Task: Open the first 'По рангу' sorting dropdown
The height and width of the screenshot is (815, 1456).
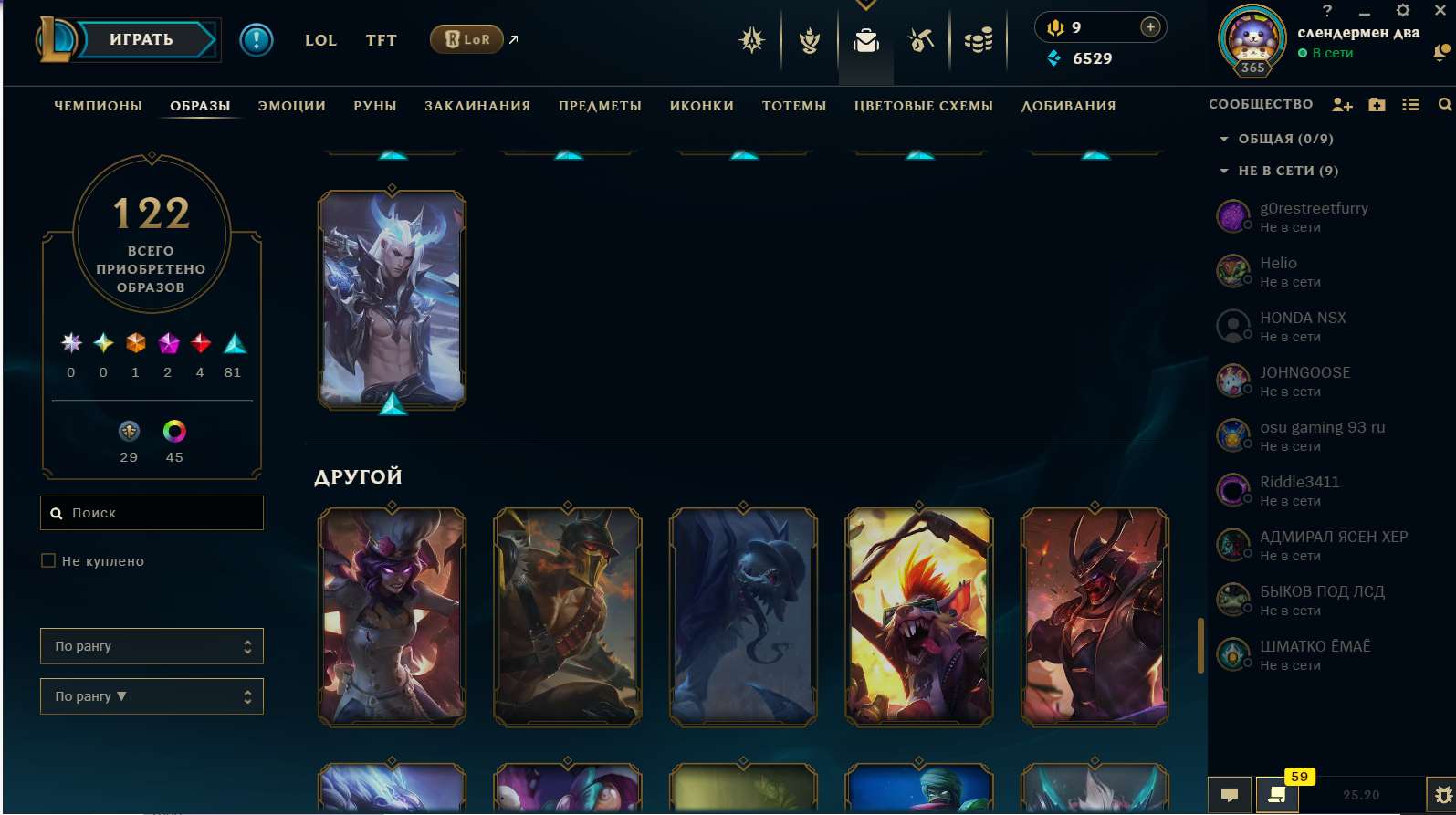Action: (x=152, y=645)
